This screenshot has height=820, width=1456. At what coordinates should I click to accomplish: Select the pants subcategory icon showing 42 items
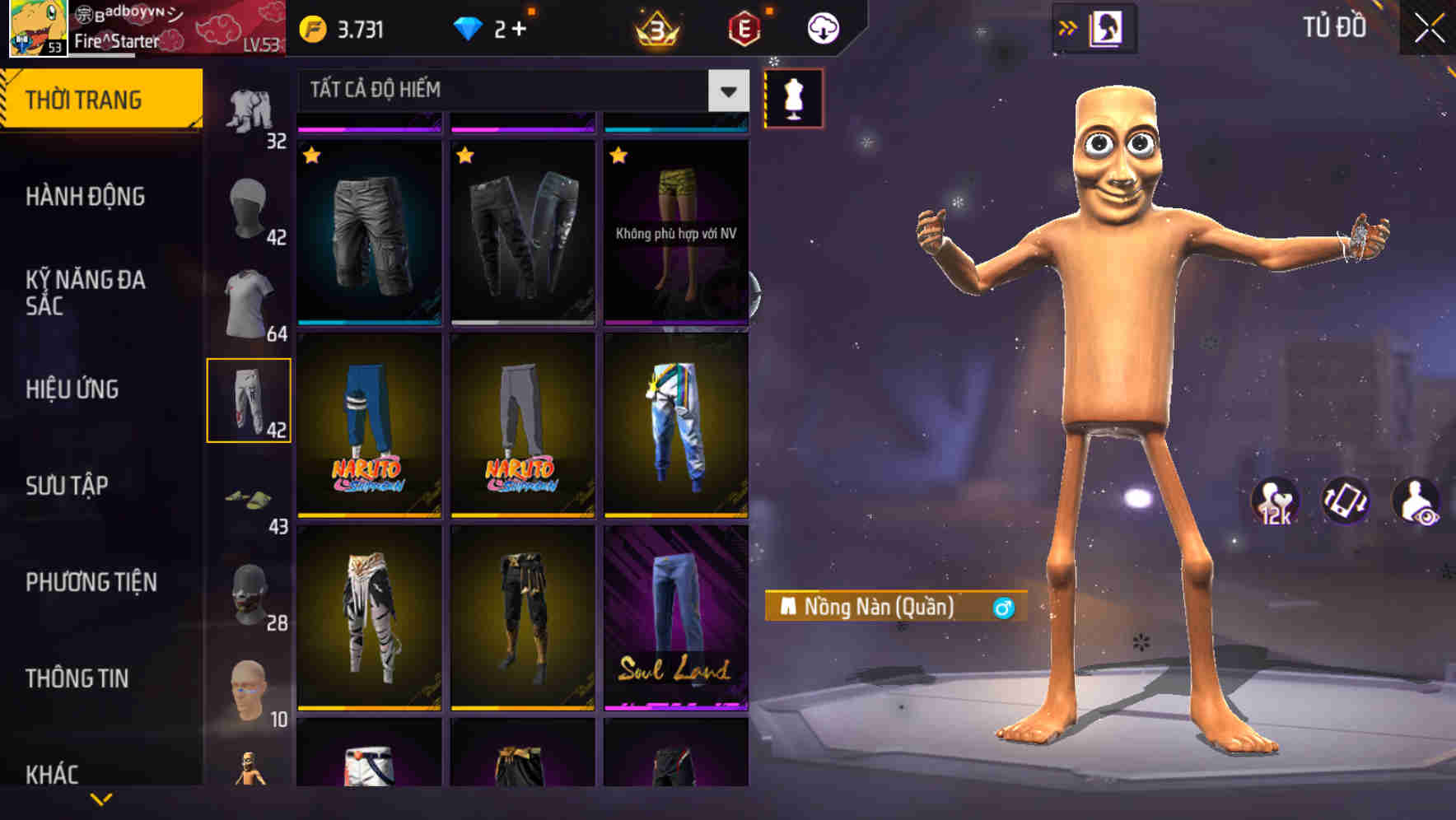click(x=250, y=399)
